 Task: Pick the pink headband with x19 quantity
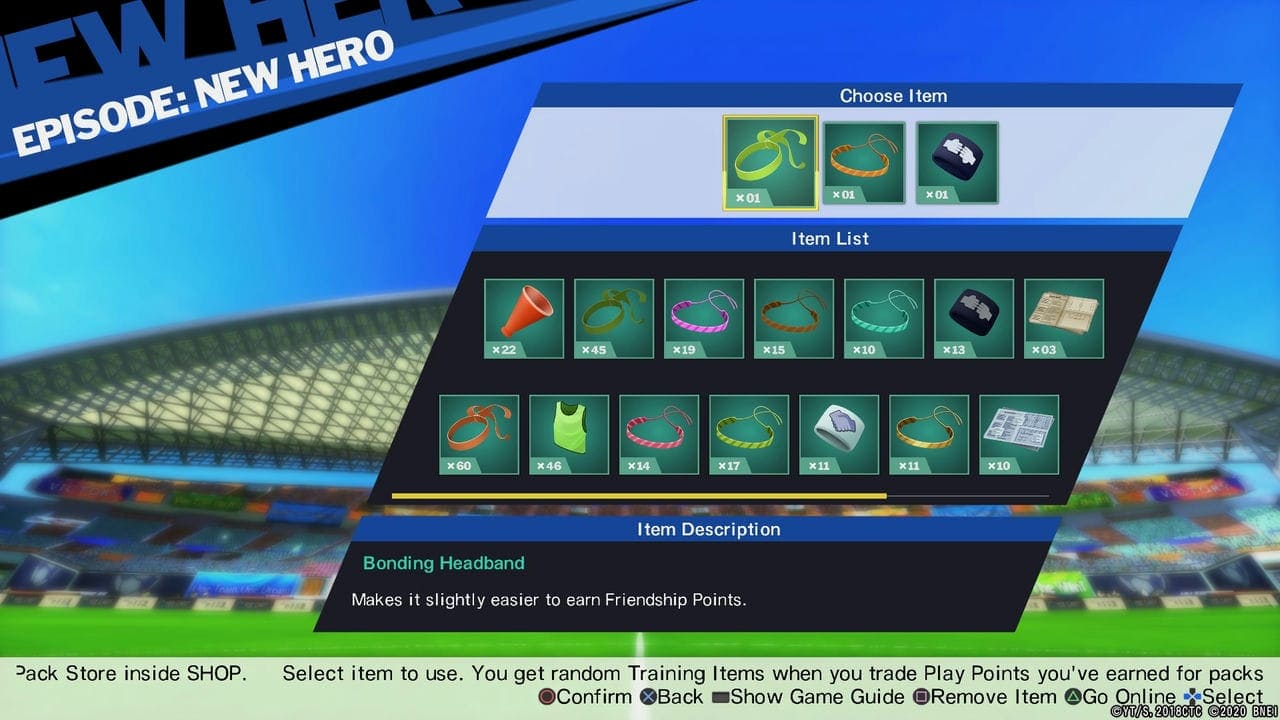click(x=703, y=317)
